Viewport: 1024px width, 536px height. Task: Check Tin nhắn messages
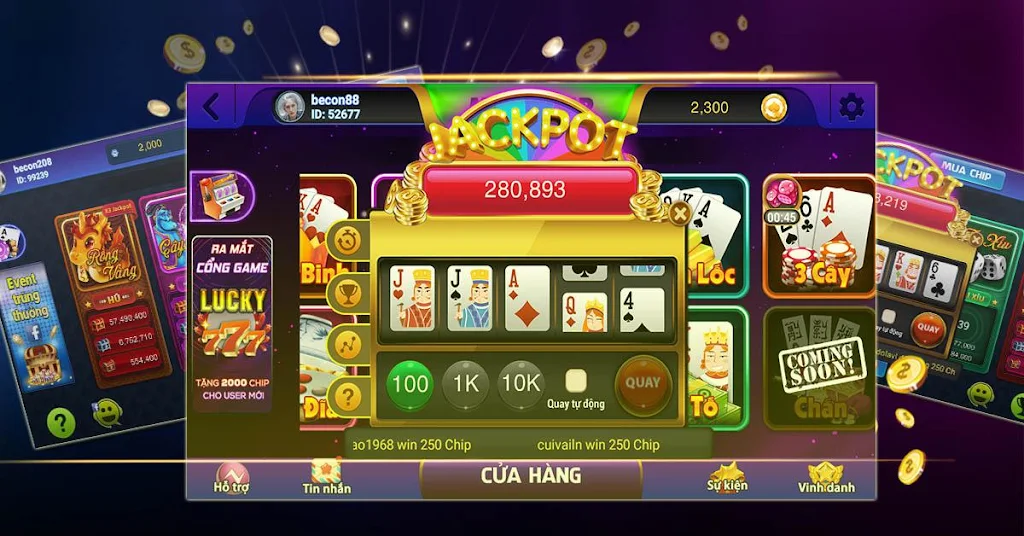327,478
